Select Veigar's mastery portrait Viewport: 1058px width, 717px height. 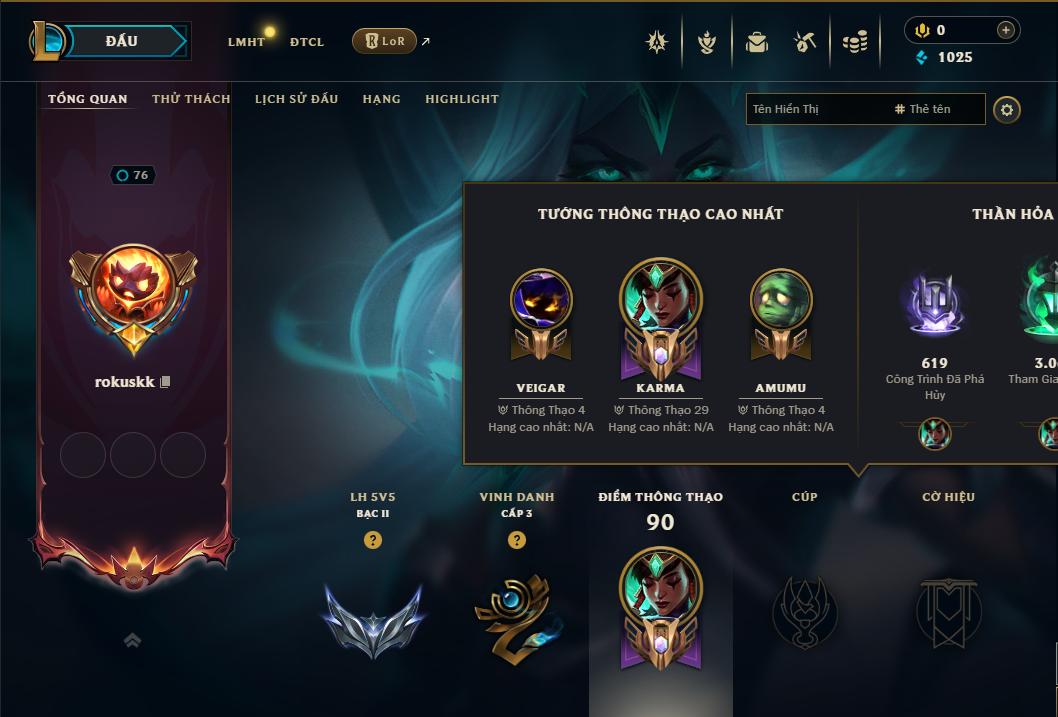[x=541, y=302]
